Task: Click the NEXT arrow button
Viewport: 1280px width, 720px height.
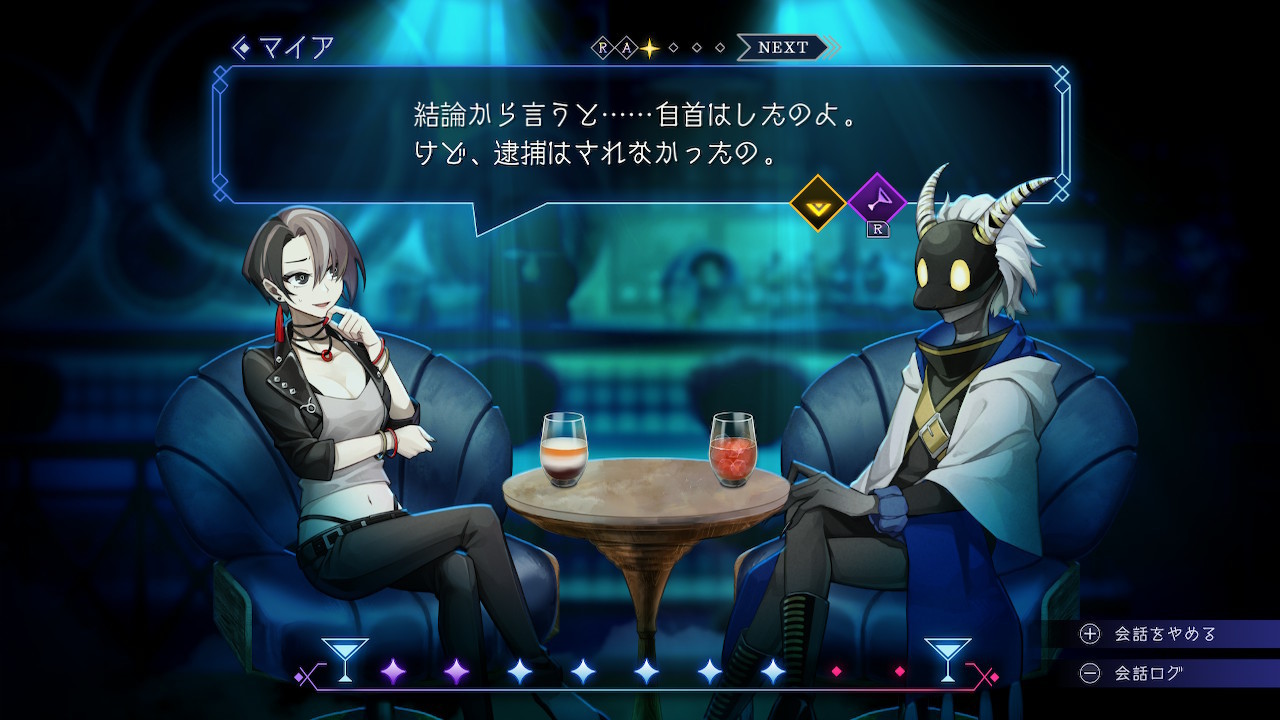Action: pos(785,47)
